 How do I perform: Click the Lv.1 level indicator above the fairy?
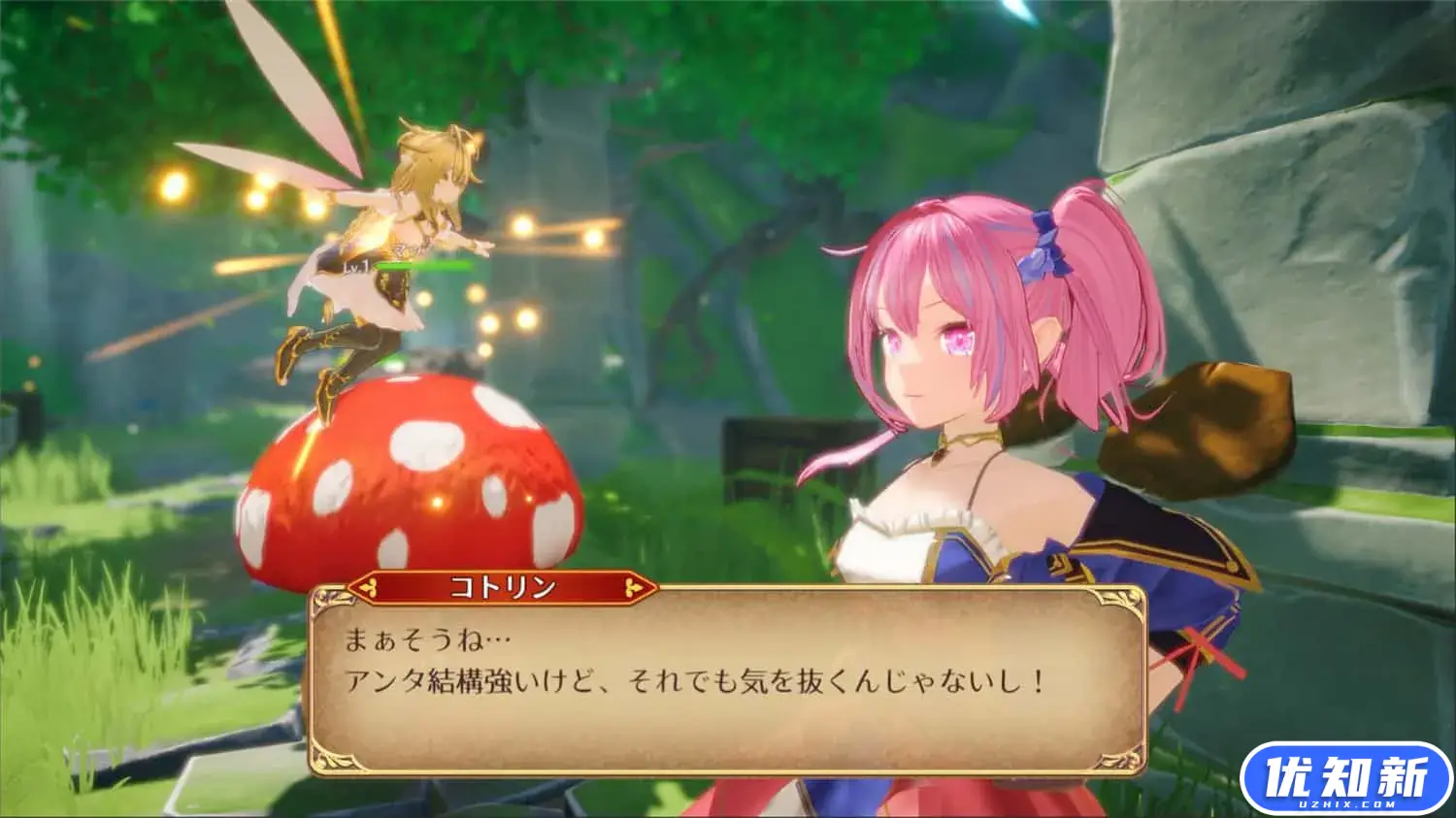click(357, 266)
